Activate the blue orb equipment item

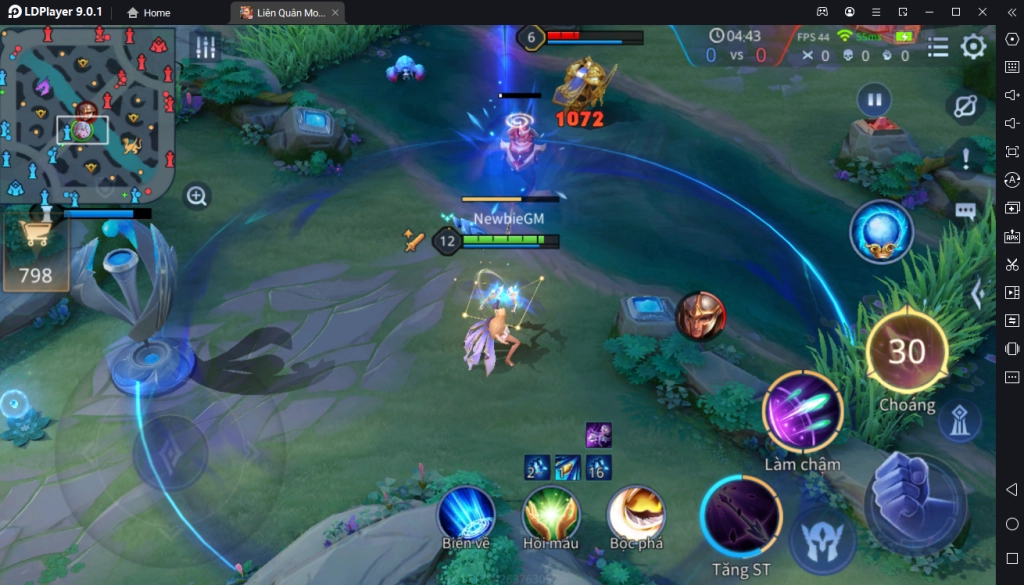pos(881,232)
